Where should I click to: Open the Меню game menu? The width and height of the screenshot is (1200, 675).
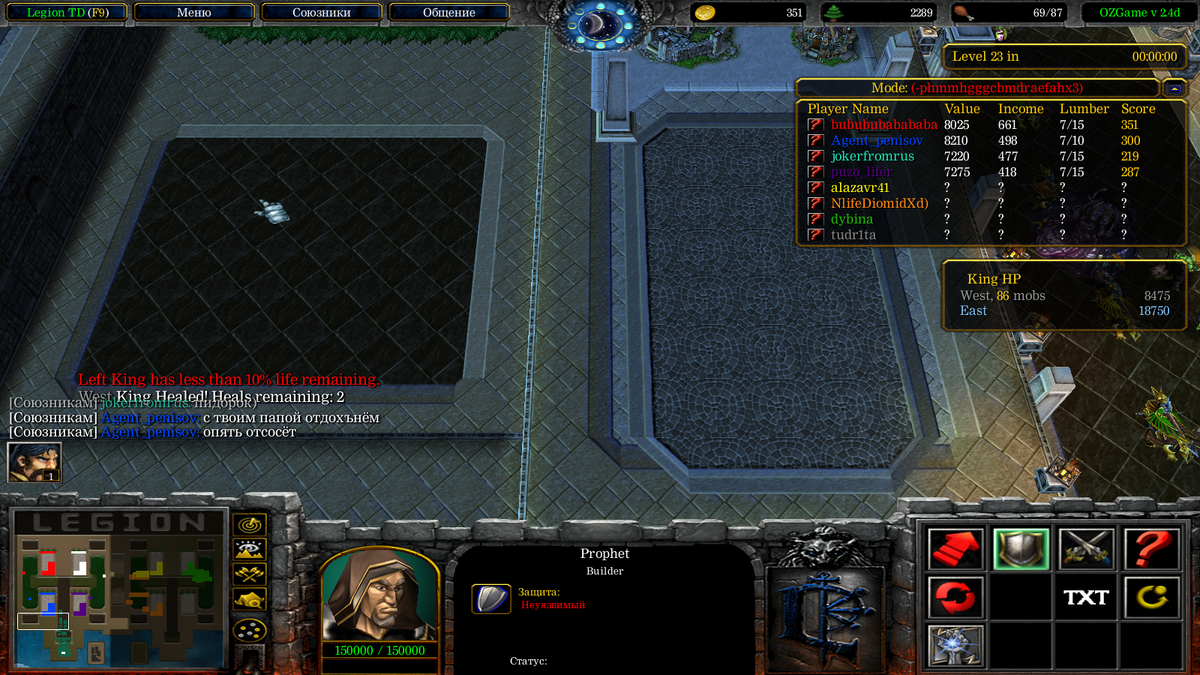pyautogui.click(x=193, y=13)
